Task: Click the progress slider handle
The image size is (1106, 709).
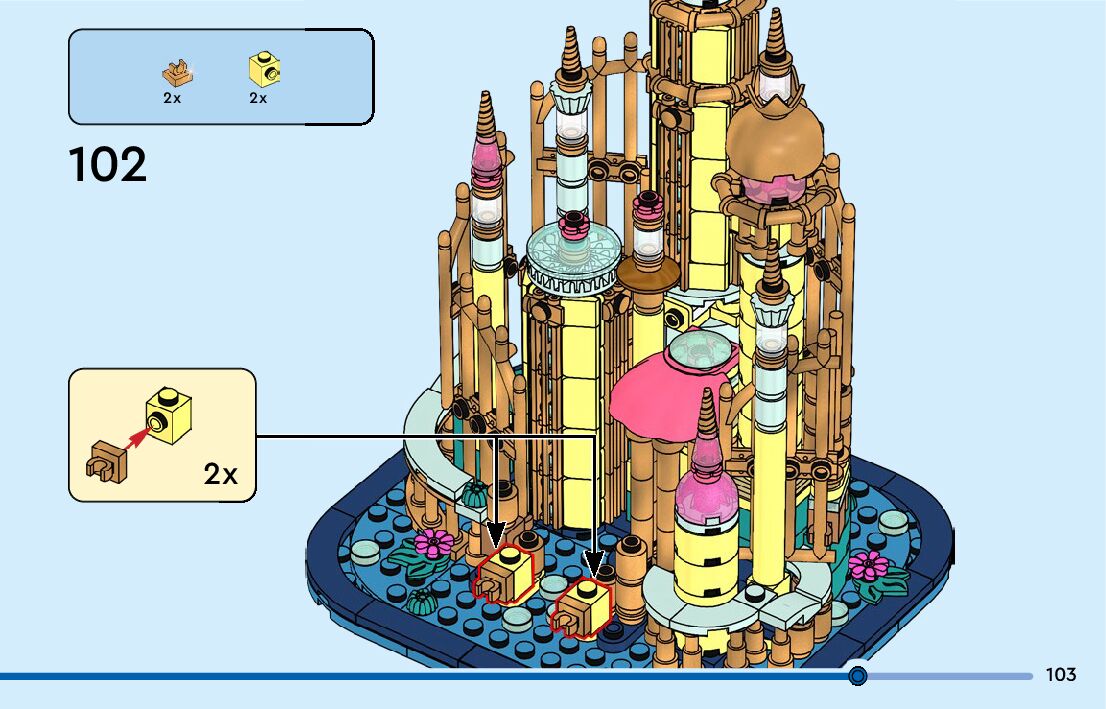Action: point(857,676)
